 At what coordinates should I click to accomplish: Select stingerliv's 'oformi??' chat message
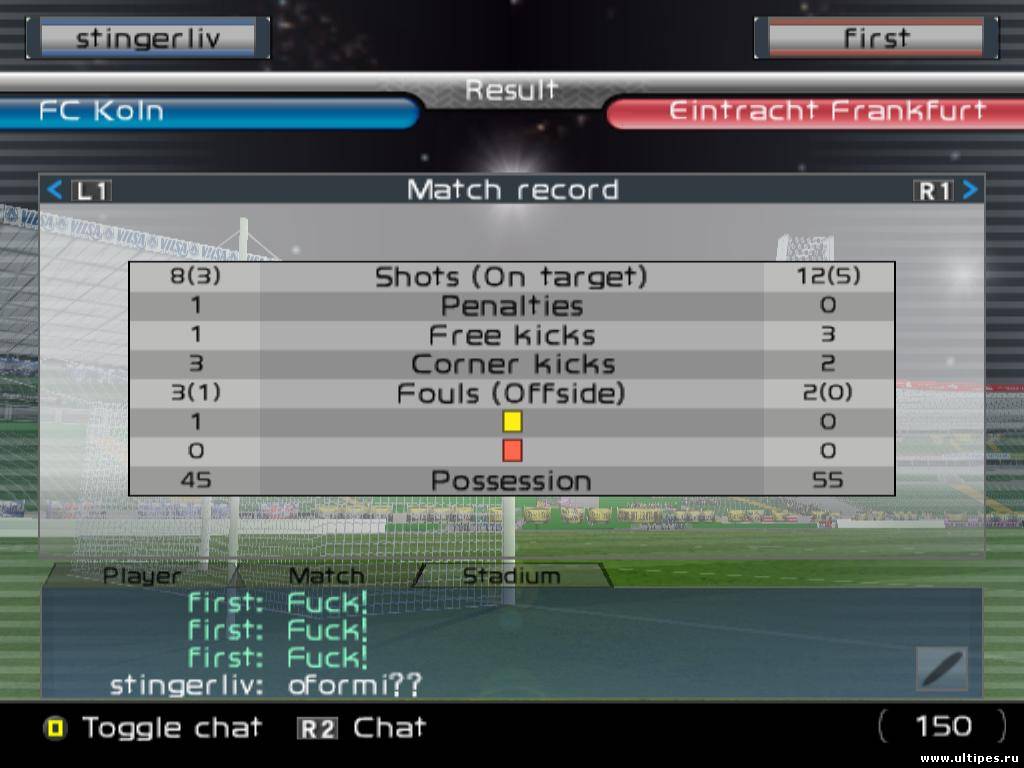355,685
